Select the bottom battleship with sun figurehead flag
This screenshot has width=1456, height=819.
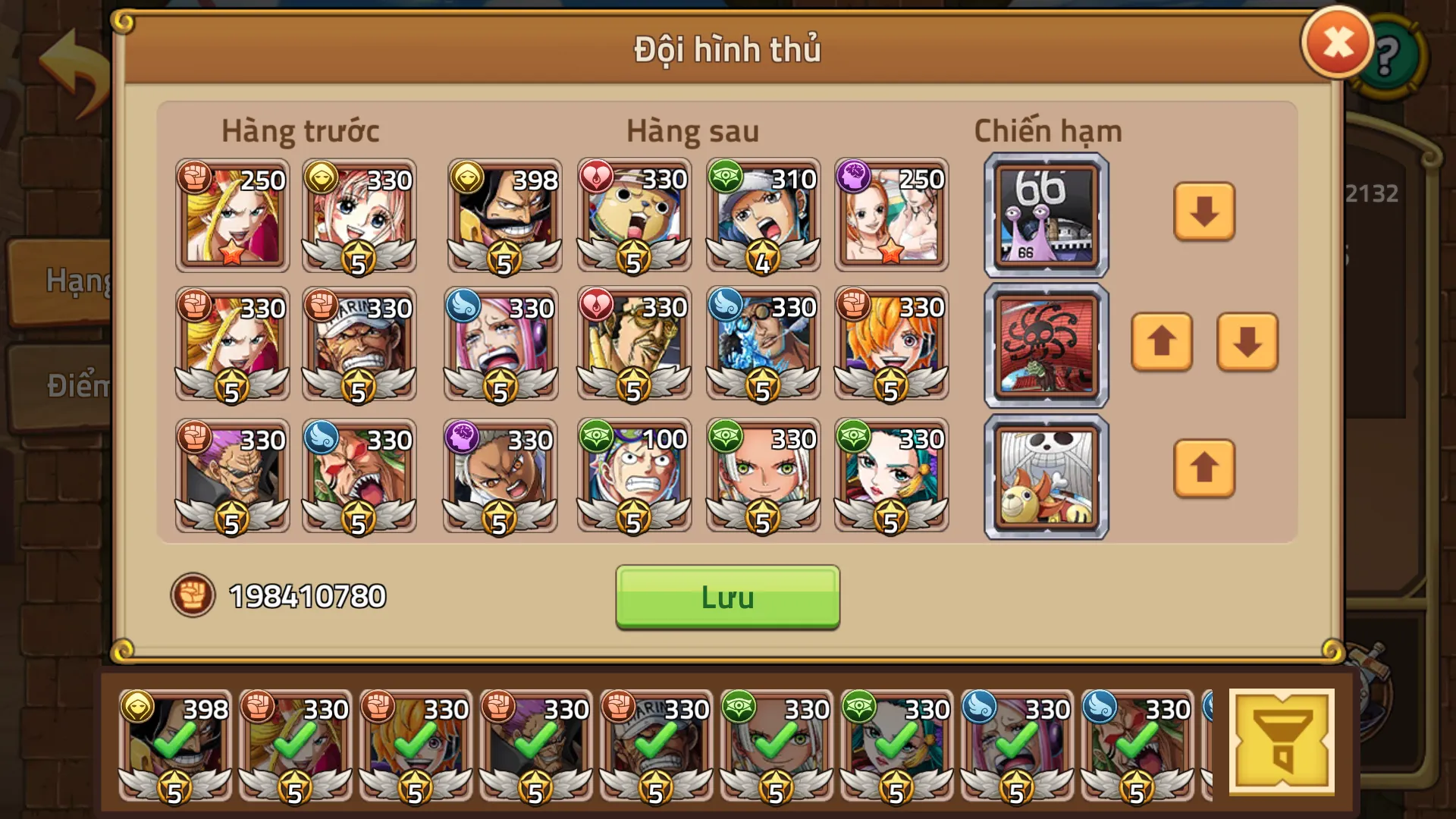1045,477
